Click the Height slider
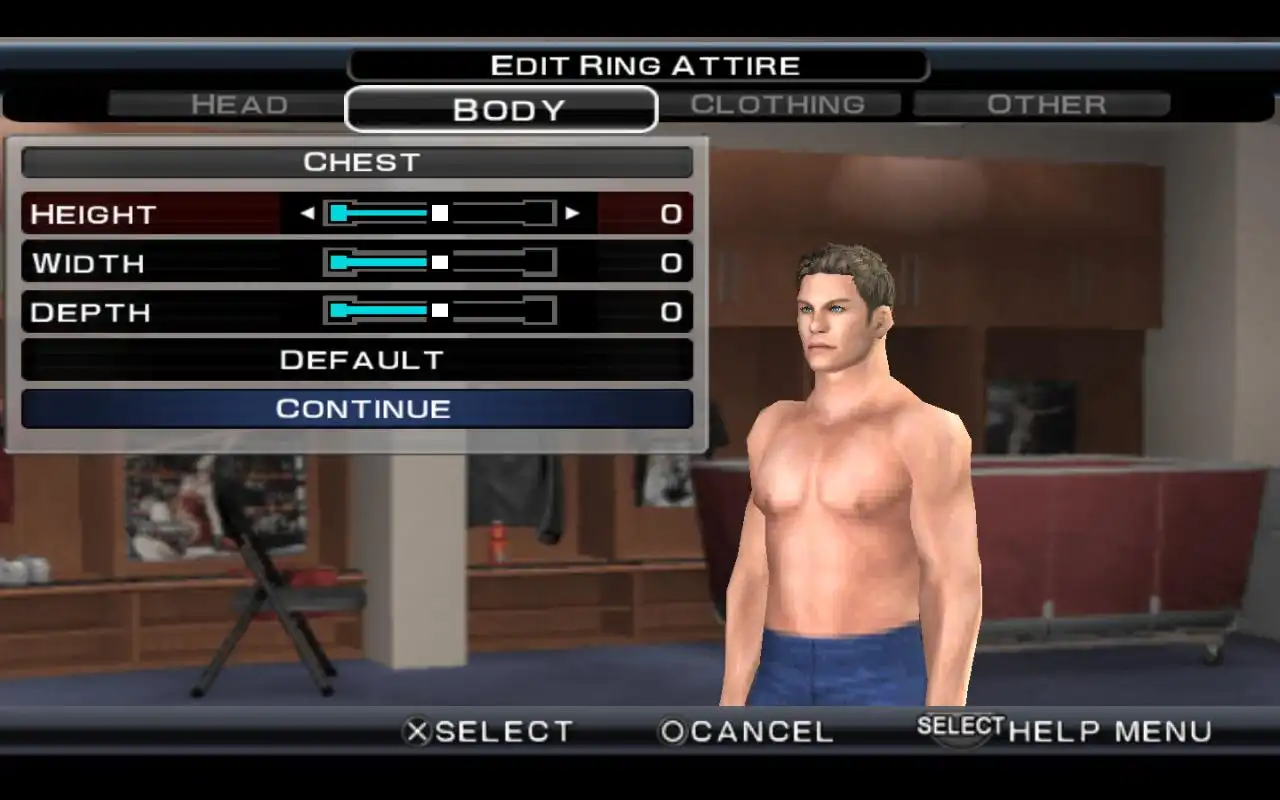The height and width of the screenshot is (800, 1280). click(x=440, y=213)
